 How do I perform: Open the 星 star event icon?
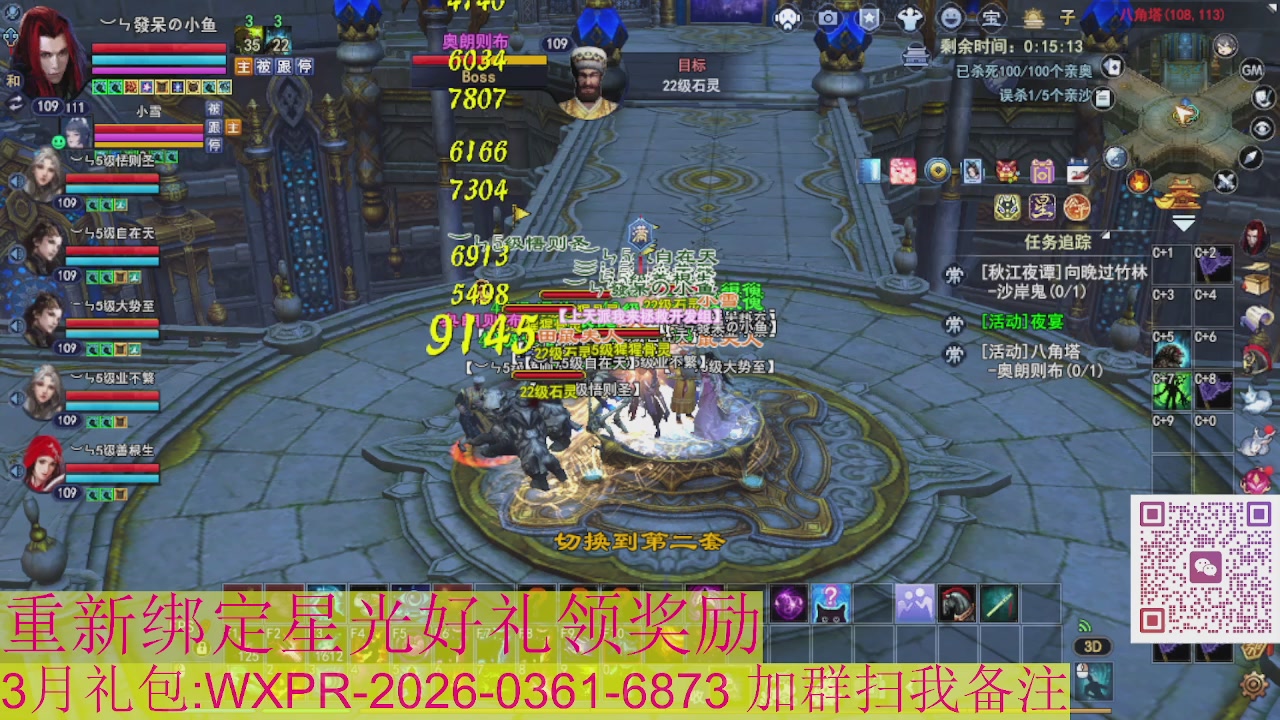(x=1041, y=207)
